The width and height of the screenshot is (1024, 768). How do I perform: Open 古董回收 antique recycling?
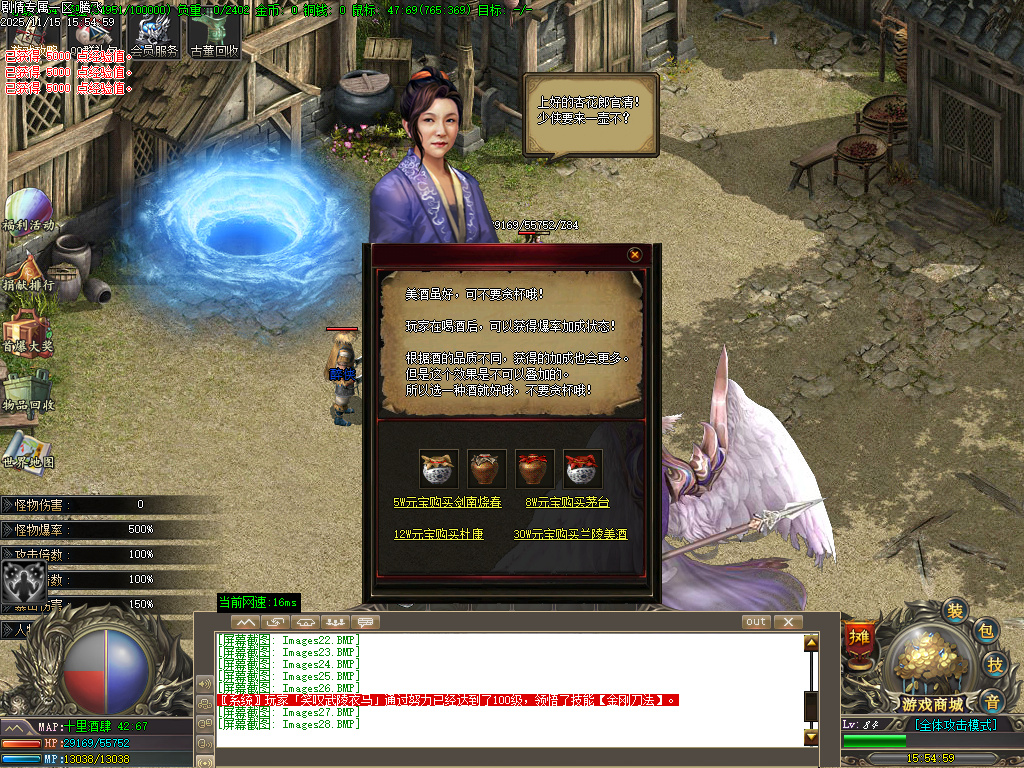click(x=214, y=38)
